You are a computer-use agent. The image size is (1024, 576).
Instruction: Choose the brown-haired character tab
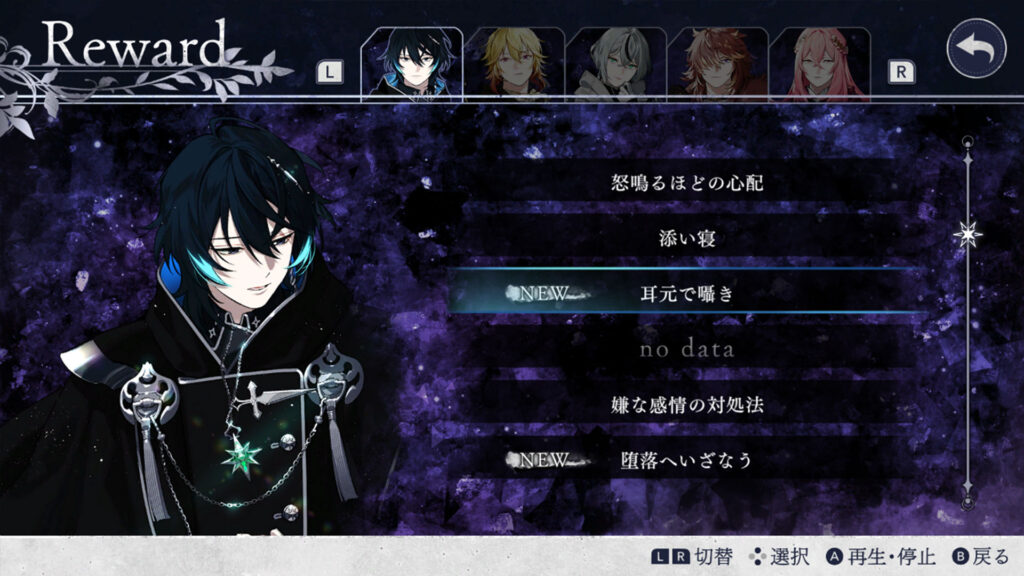tap(718, 64)
